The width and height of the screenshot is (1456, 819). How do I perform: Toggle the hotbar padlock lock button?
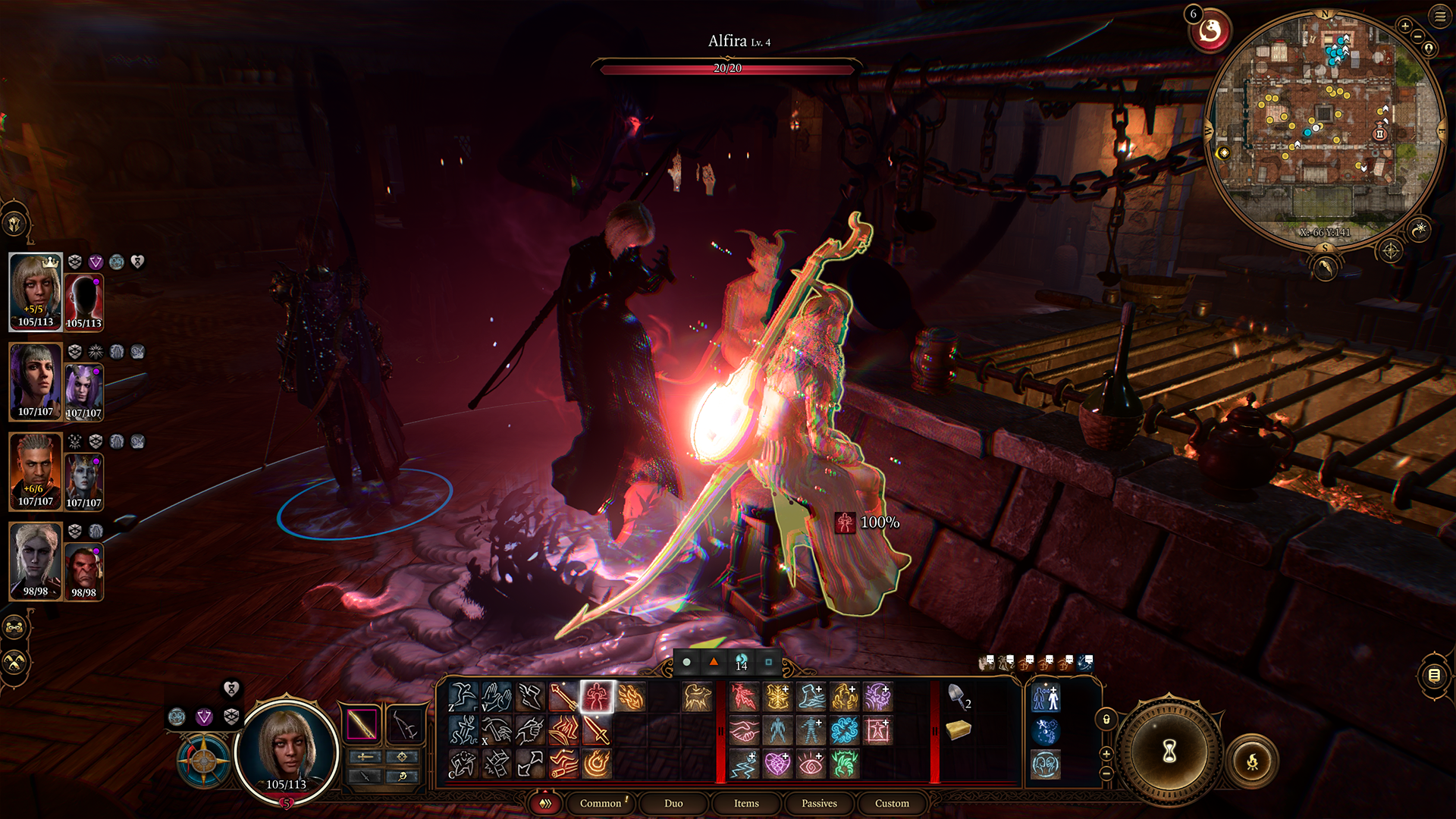[x=1106, y=719]
